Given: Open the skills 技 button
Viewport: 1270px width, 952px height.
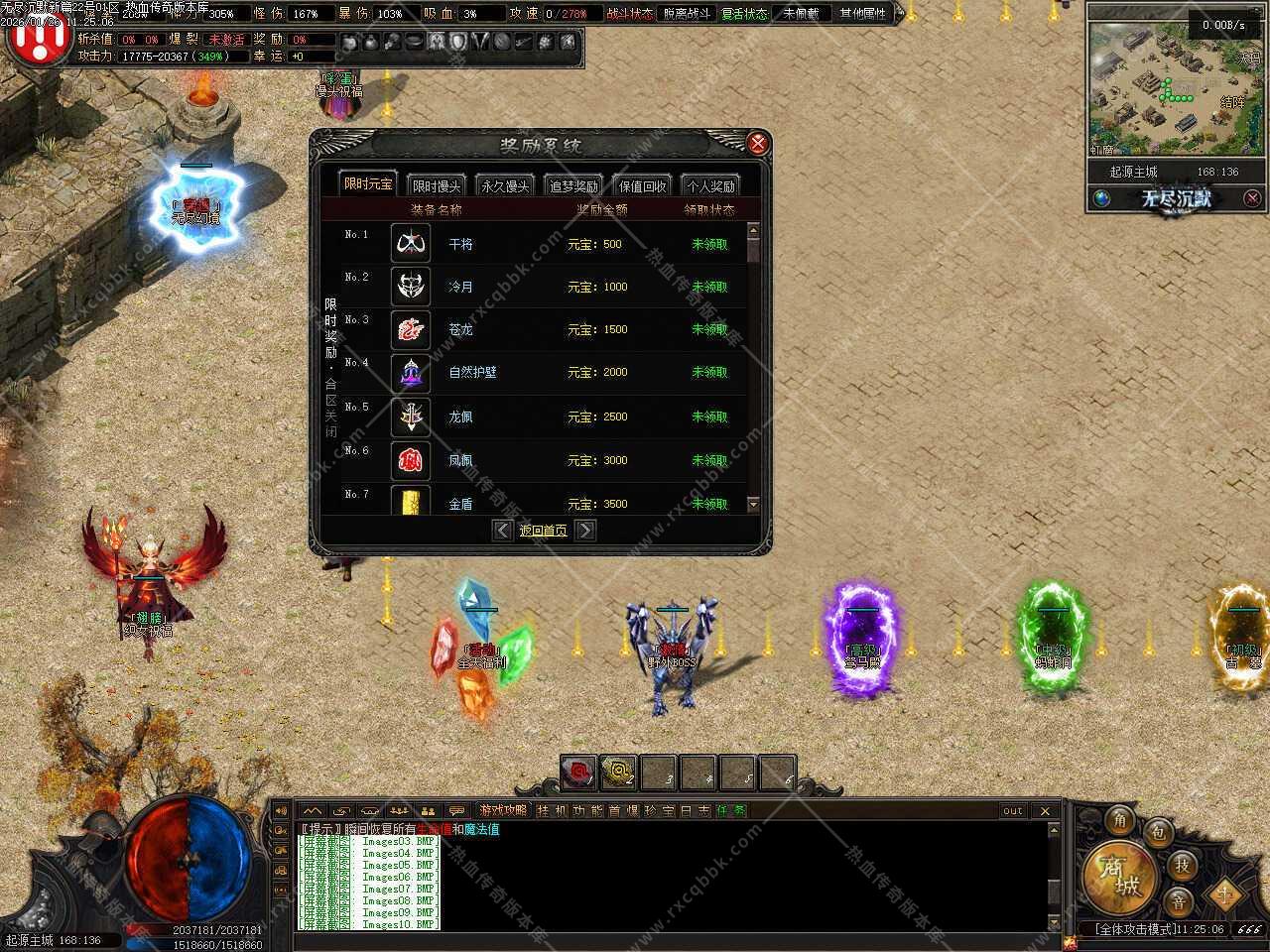Looking at the screenshot, I should coord(1182,865).
